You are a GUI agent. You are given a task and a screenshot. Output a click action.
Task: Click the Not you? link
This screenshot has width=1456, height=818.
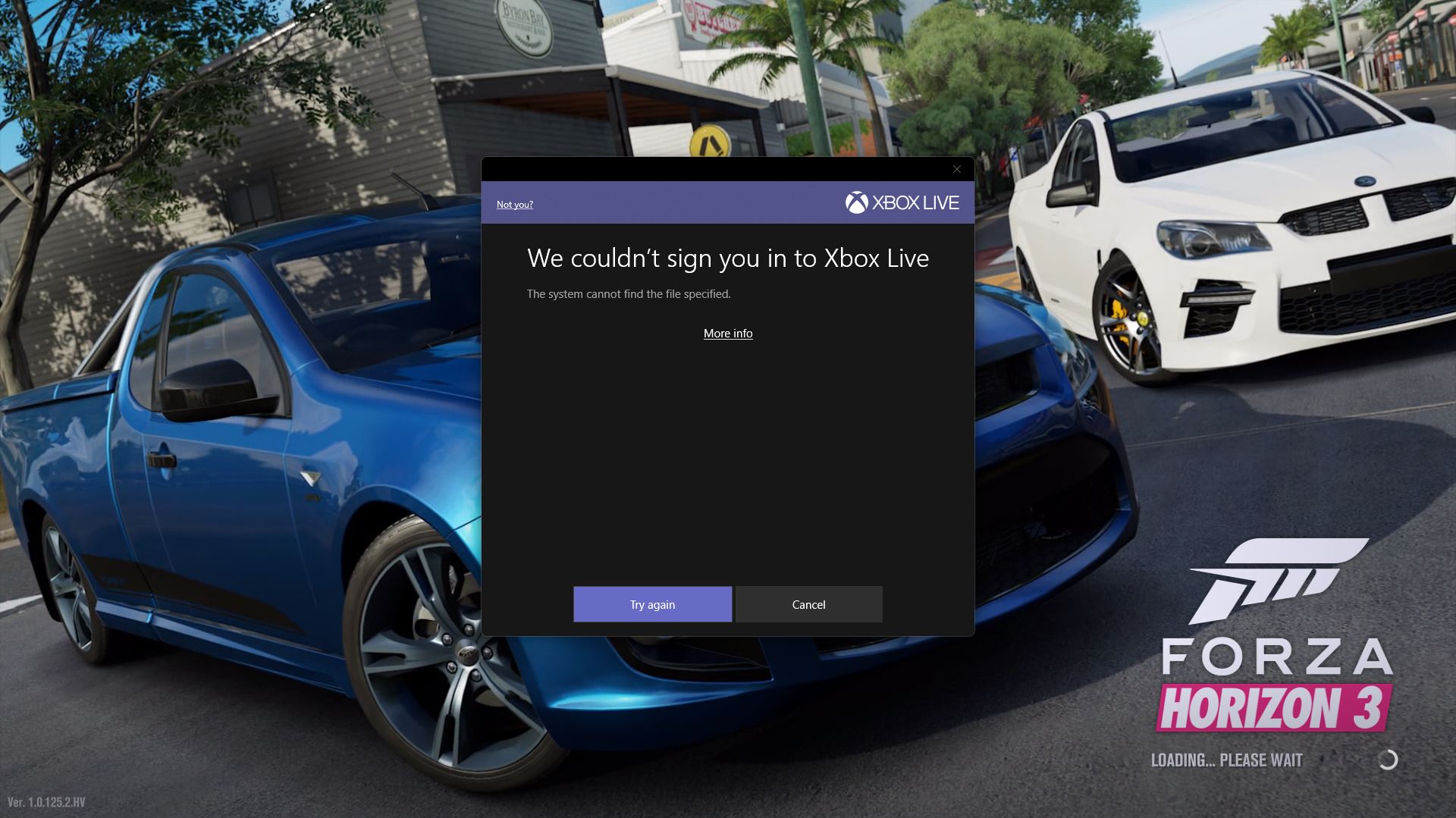[x=515, y=204]
